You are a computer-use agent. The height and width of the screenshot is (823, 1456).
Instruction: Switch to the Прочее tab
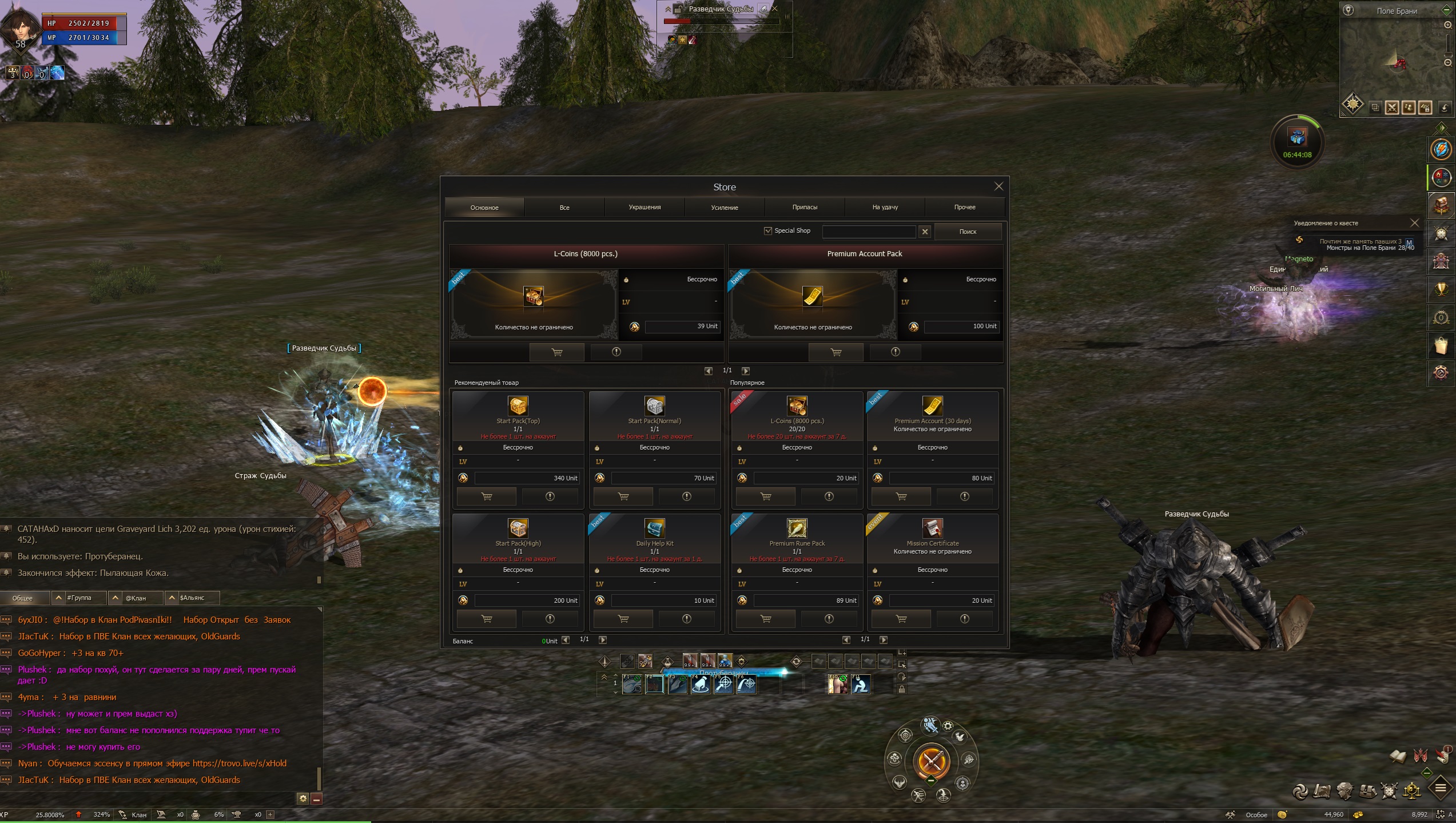click(x=965, y=207)
